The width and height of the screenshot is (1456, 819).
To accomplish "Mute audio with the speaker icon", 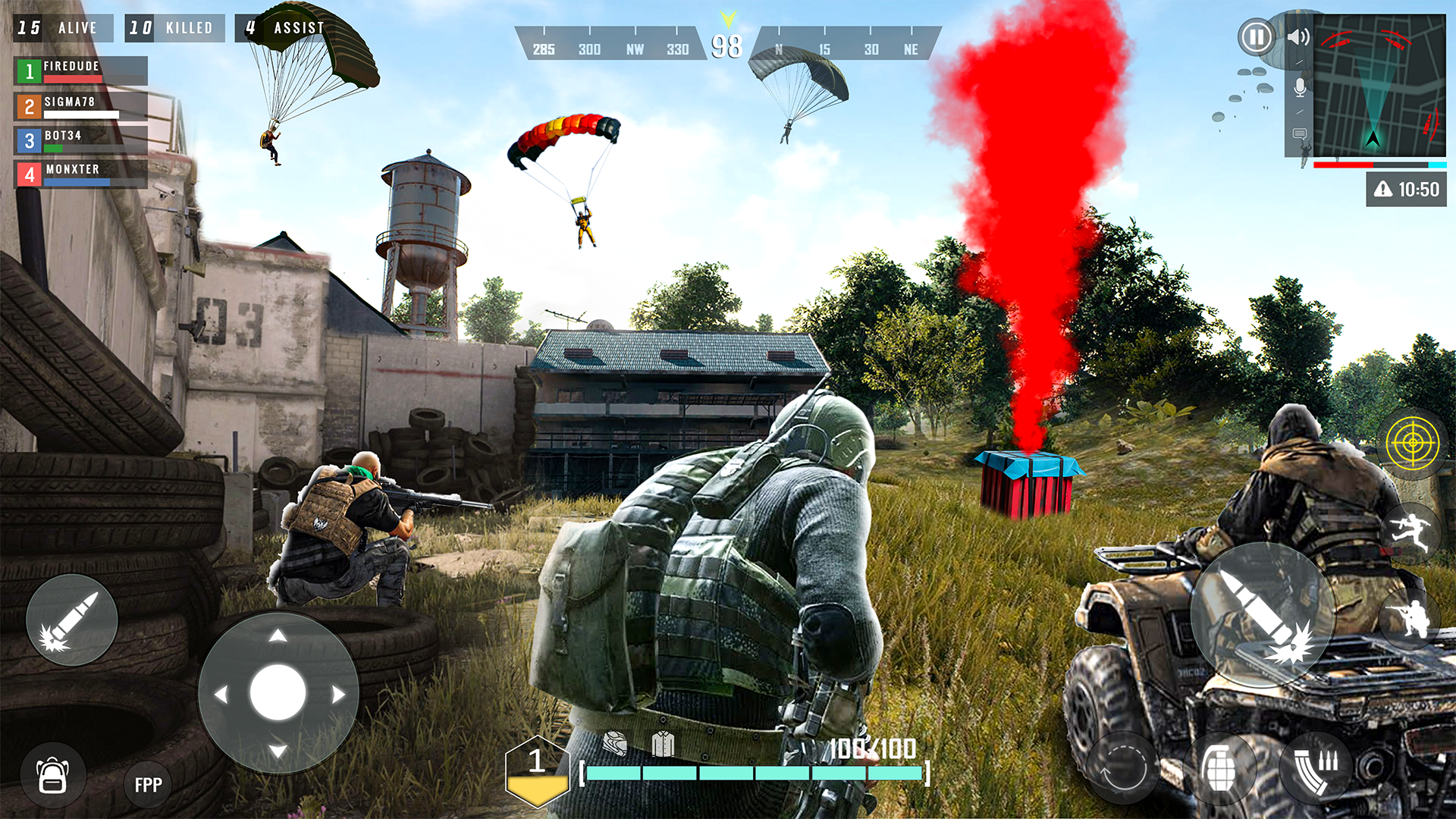I will point(1298,36).
